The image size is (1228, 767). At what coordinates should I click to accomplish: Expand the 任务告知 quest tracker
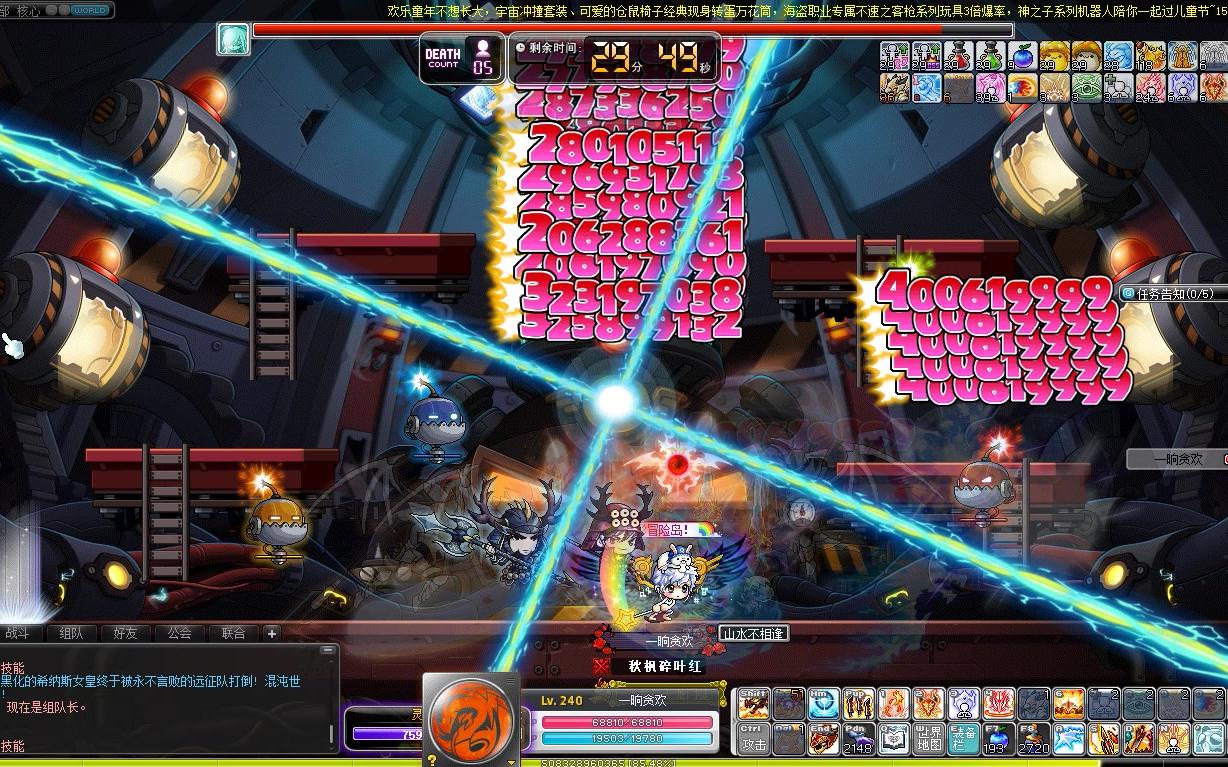pos(1167,294)
